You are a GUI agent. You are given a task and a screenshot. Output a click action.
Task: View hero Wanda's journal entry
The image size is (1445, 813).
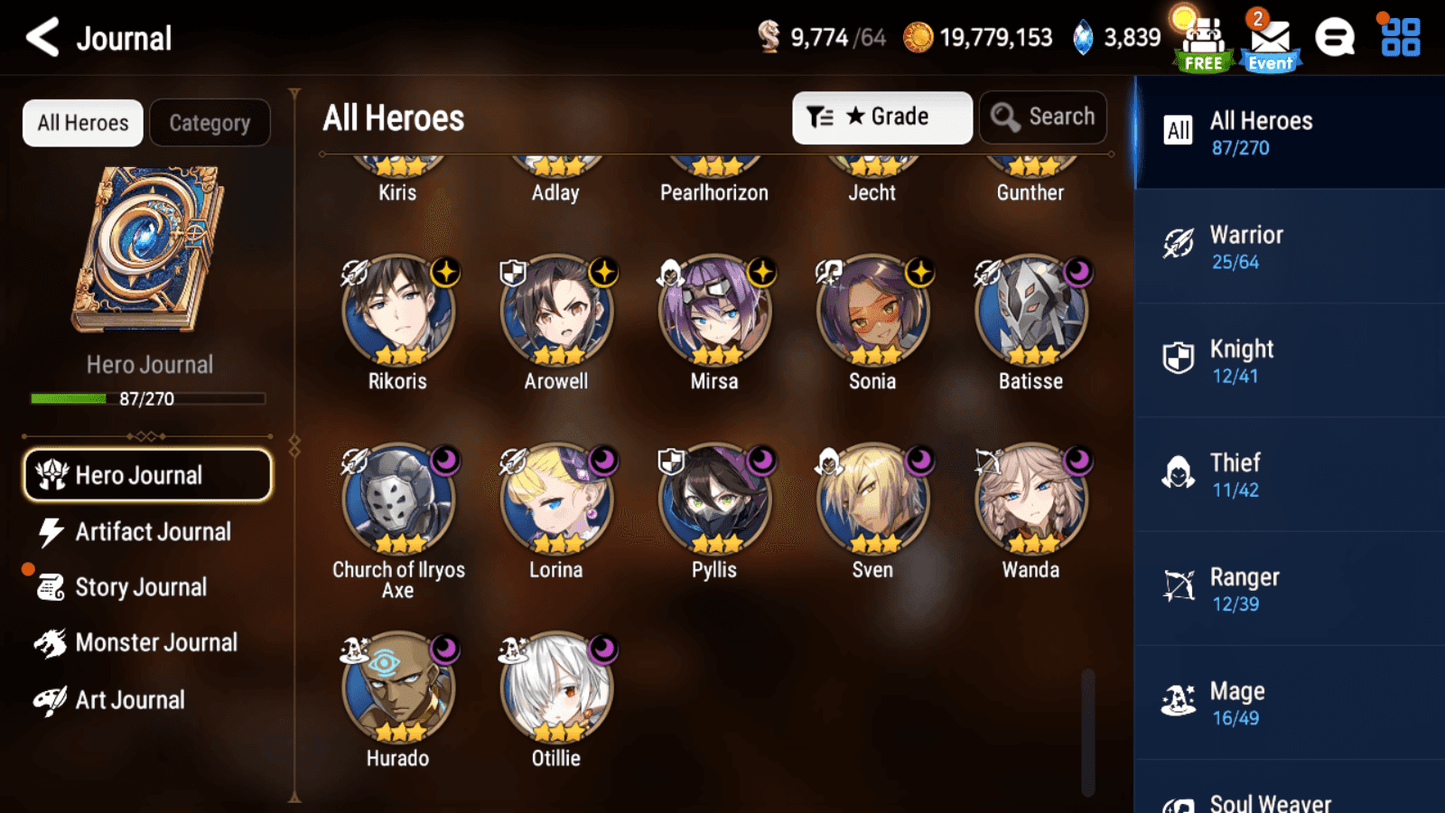(x=1030, y=500)
